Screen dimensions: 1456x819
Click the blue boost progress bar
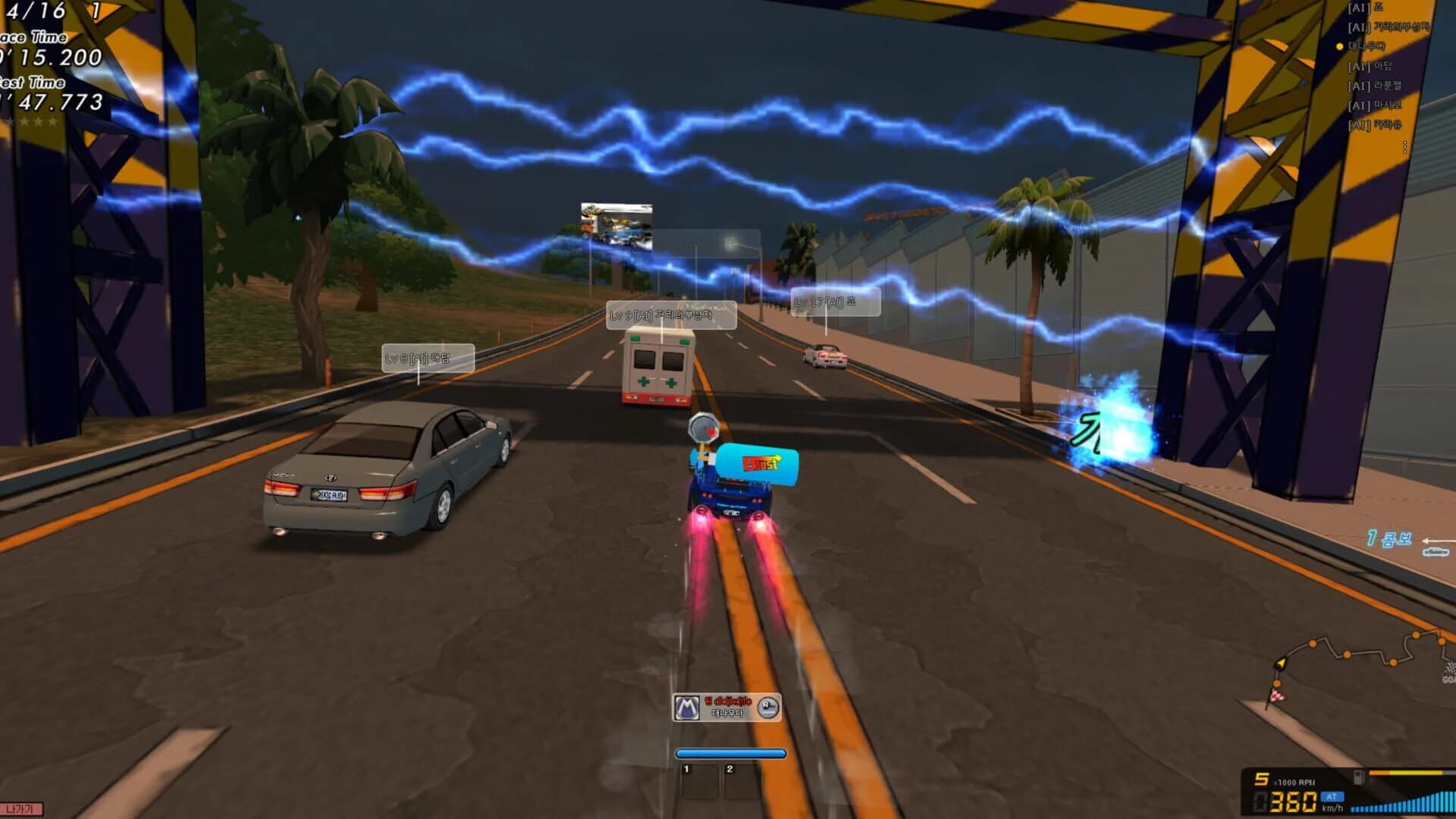[730, 754]
